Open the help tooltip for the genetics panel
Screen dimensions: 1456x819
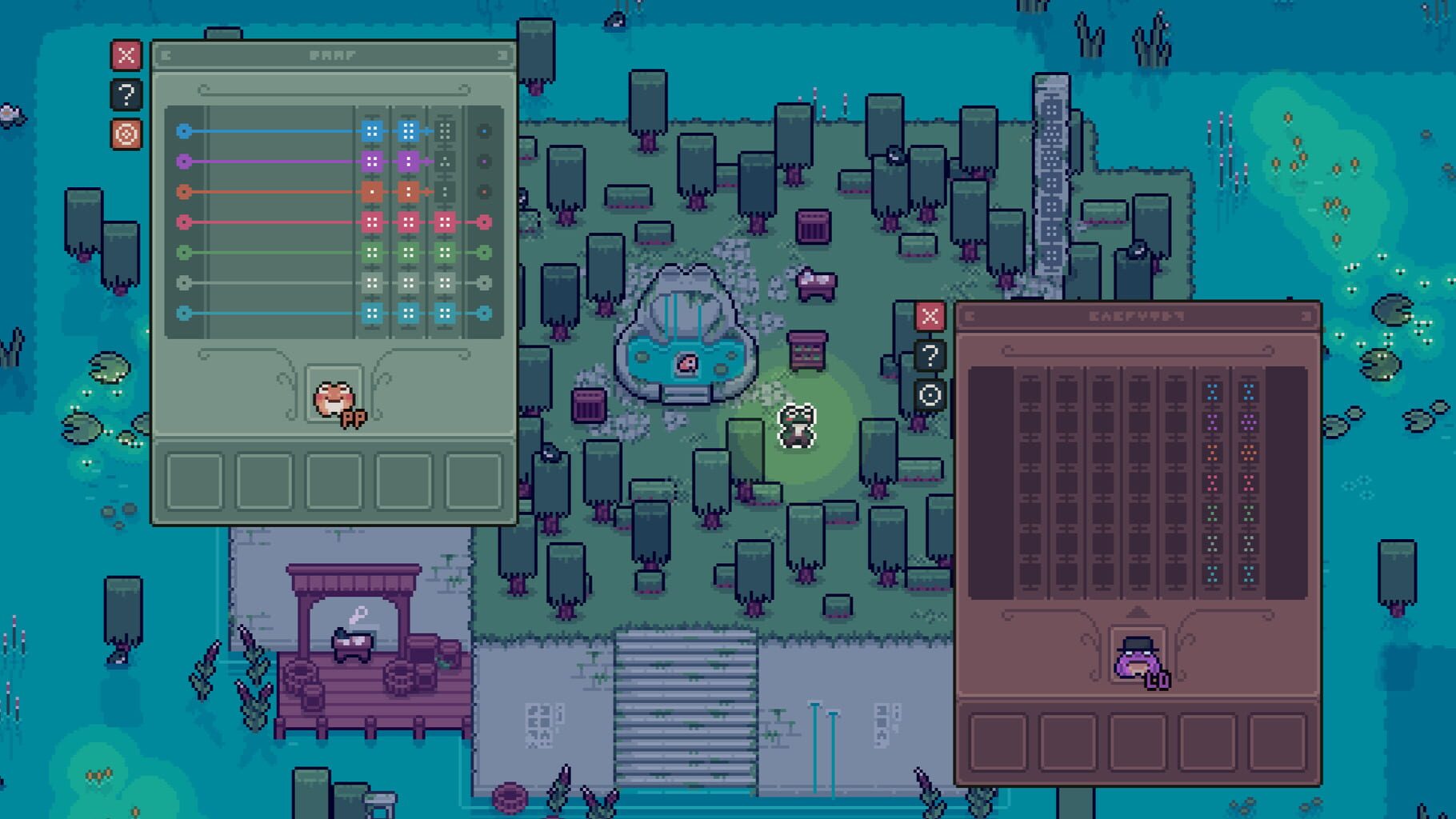tap(126, 94)
